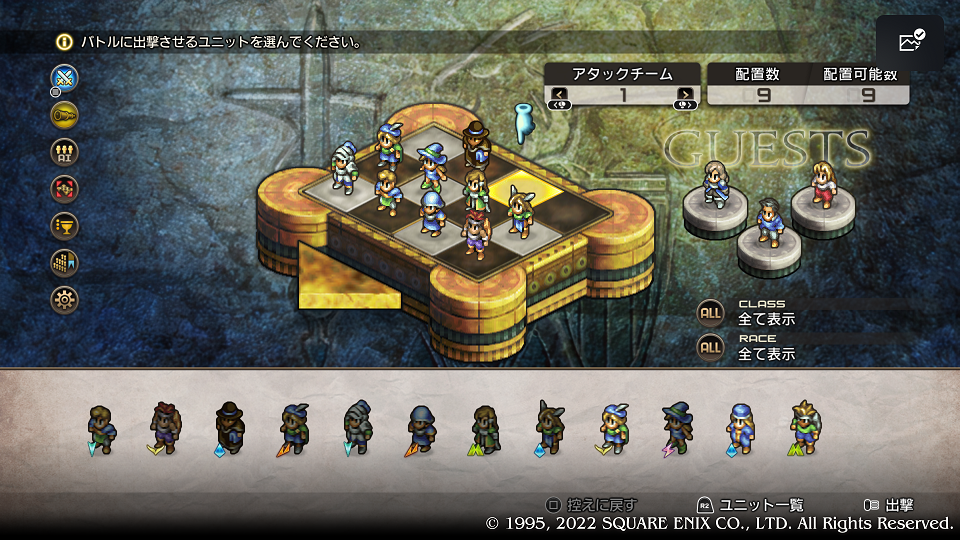Click the top-right chart checkmark button
The width and height of the screenshot is (960, 540).
click(910, 42)
